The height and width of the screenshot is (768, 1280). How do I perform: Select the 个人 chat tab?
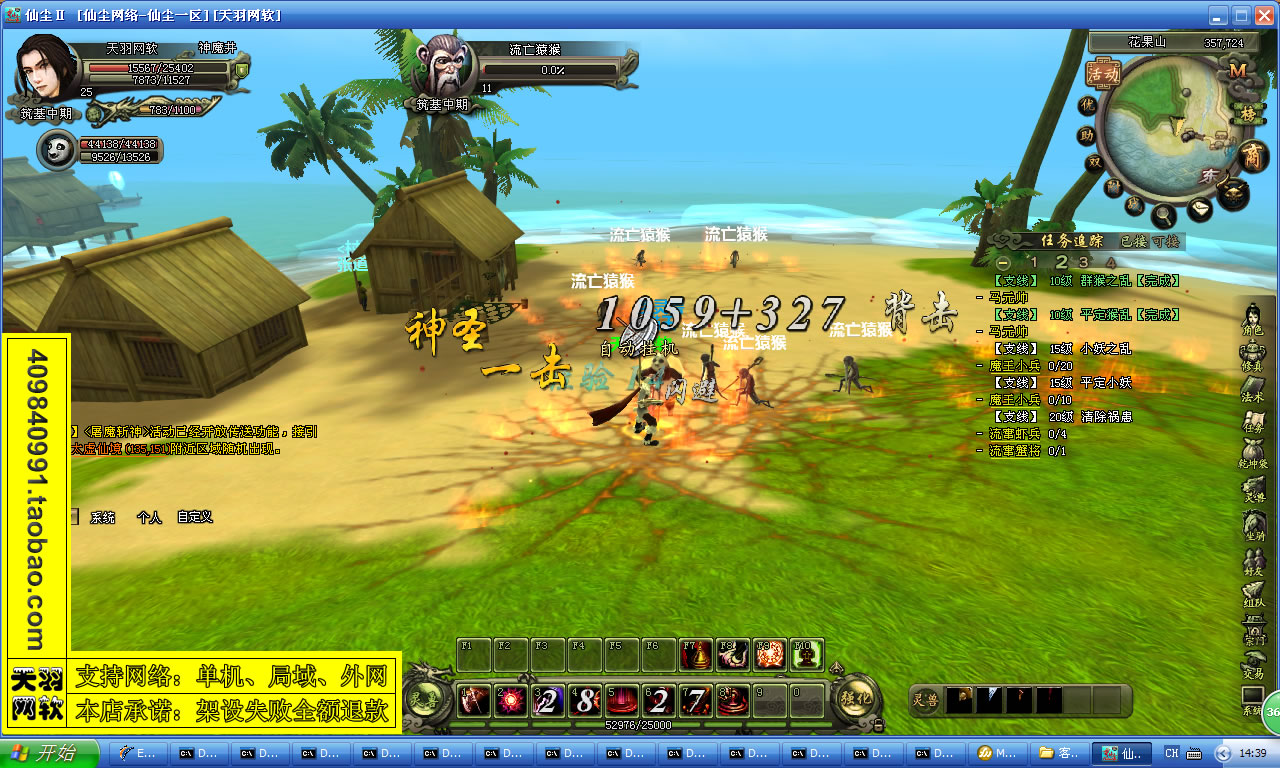click(149, 518)
